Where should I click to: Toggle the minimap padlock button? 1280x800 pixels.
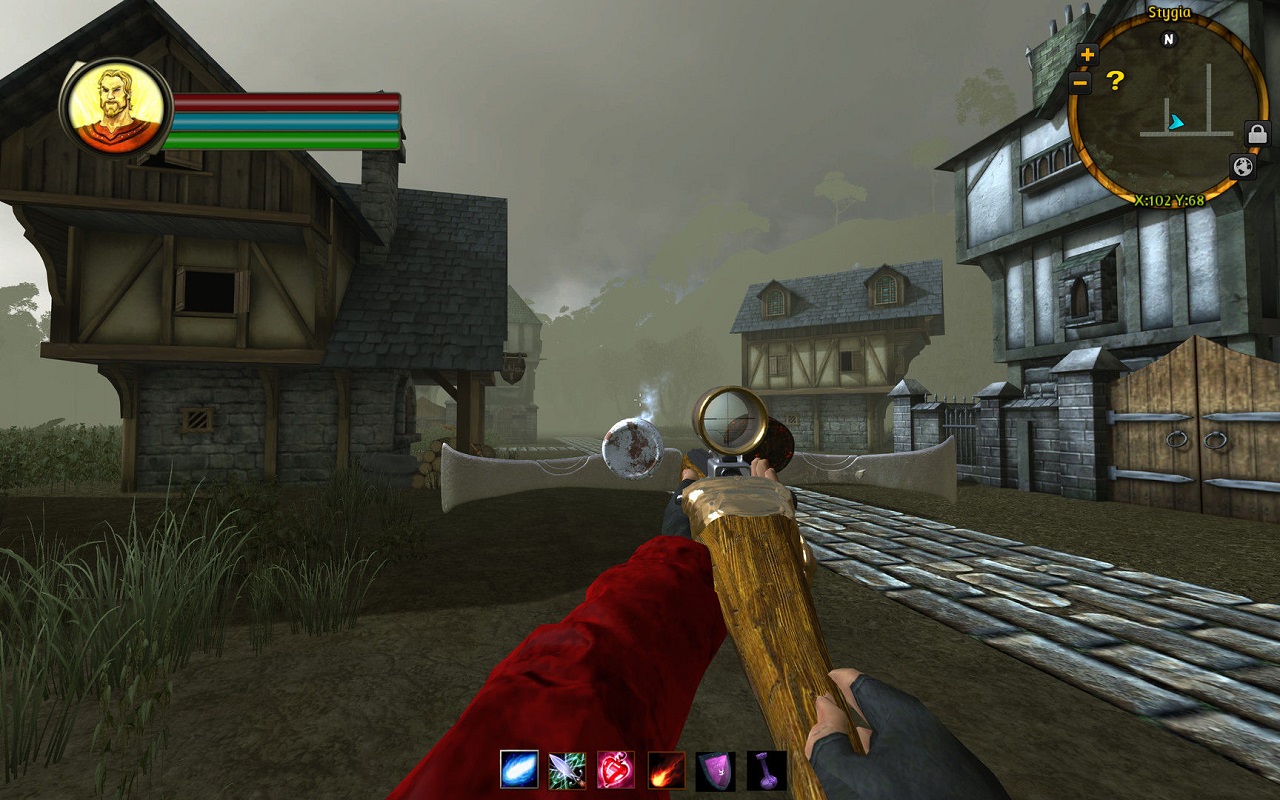(x=1256, y=132)
